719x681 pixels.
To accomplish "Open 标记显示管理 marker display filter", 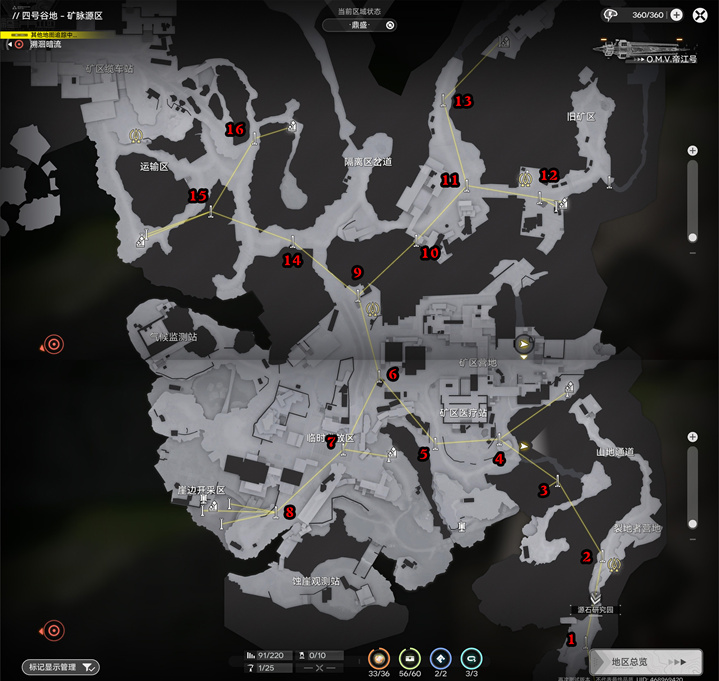I will (62, 667).
